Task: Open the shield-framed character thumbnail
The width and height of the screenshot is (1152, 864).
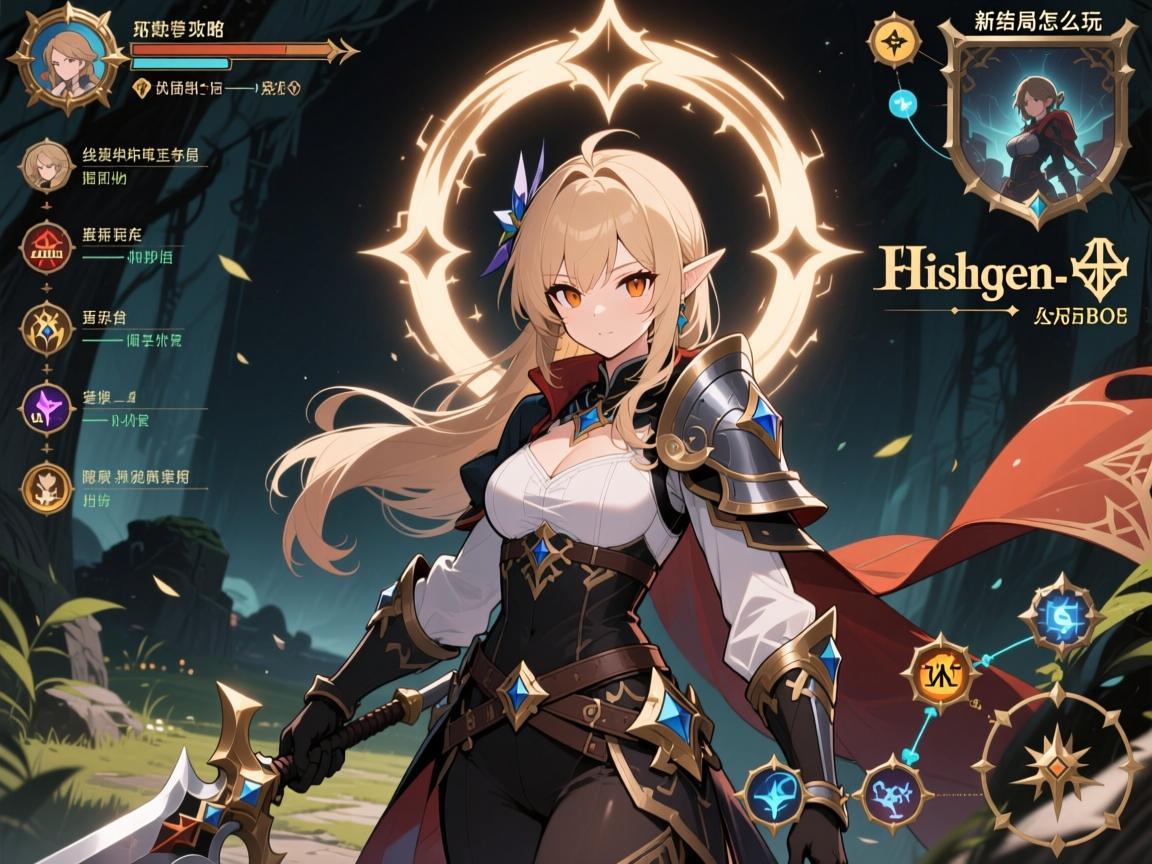Action: [x=1035, y=118]
